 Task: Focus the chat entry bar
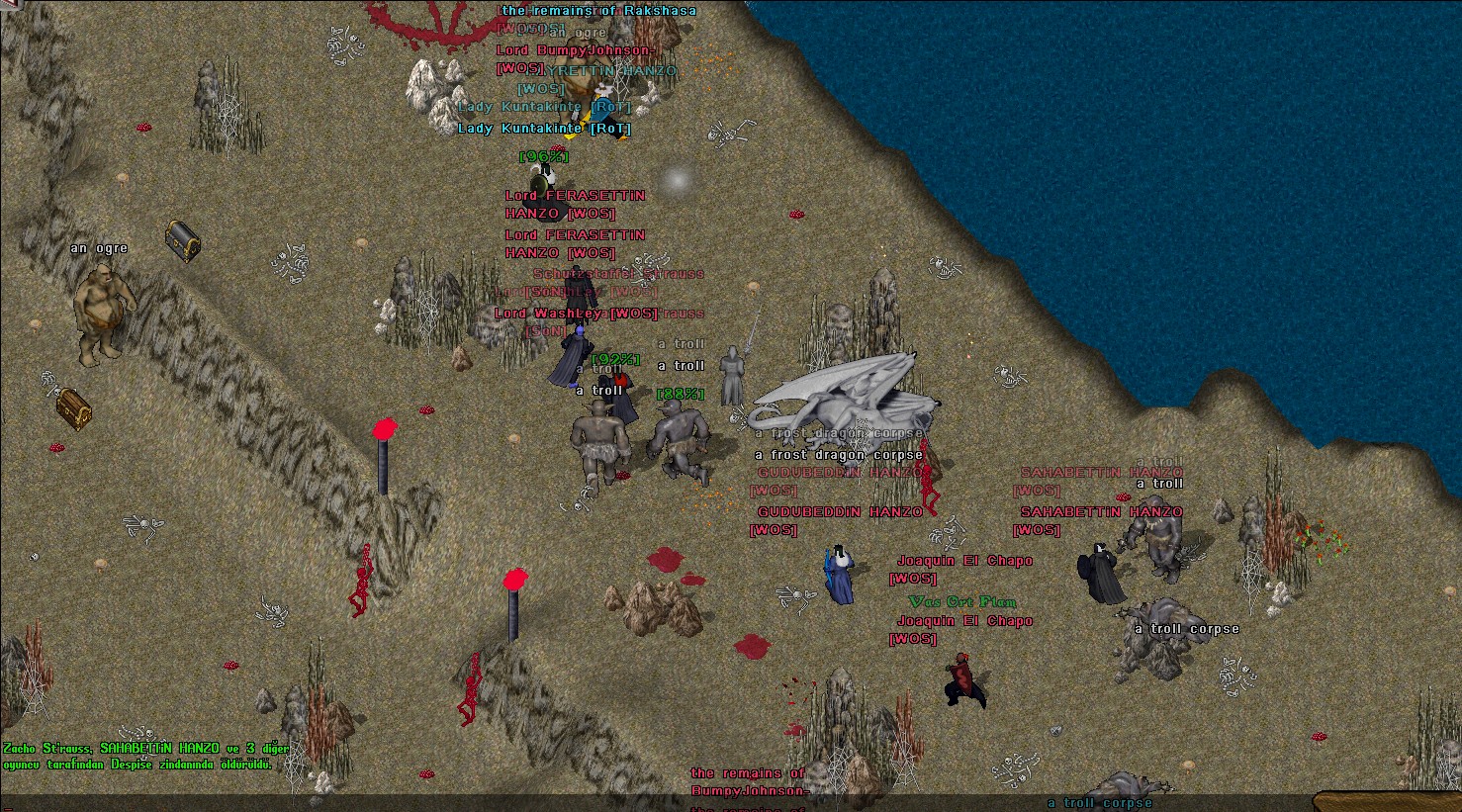point(653,802)
